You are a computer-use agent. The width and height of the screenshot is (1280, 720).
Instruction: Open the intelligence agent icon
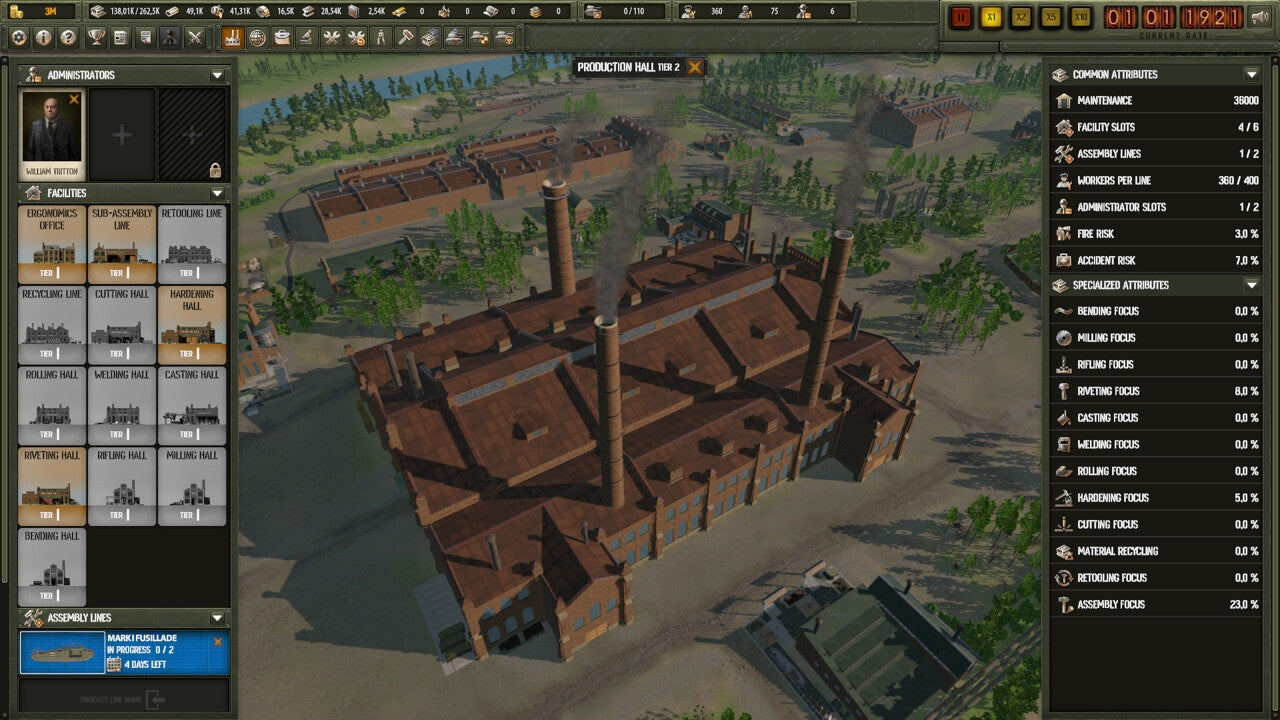171,37
